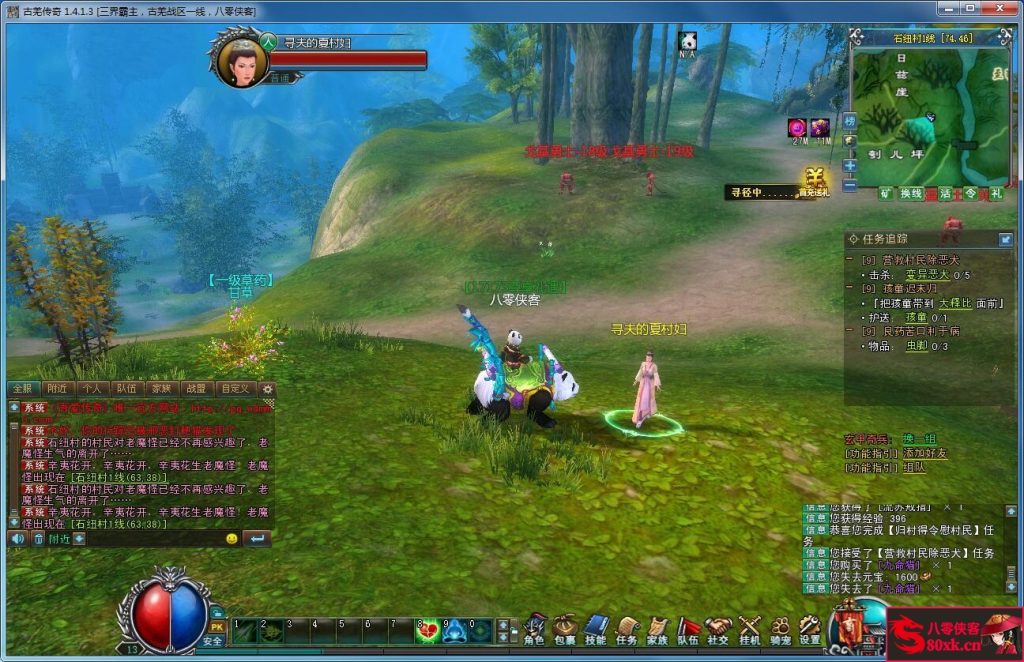Clear chat with the trash can icon
The image size is (1024, 662).
[x=39, y=539]
